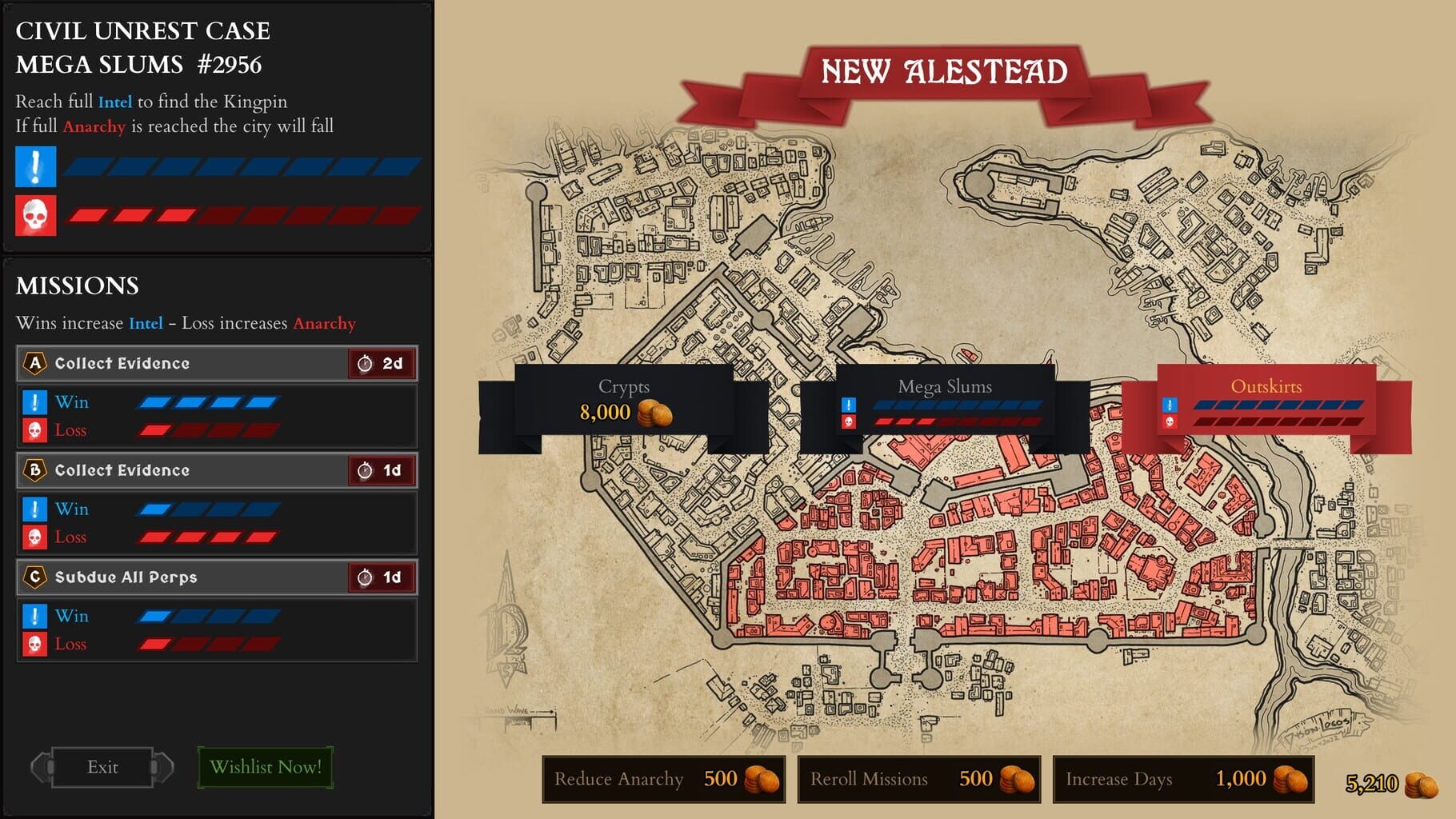Click the 1d stopwatch on Subdue All Perps
The height and width of the screenshot is (819, 1456).
[382, 577]
